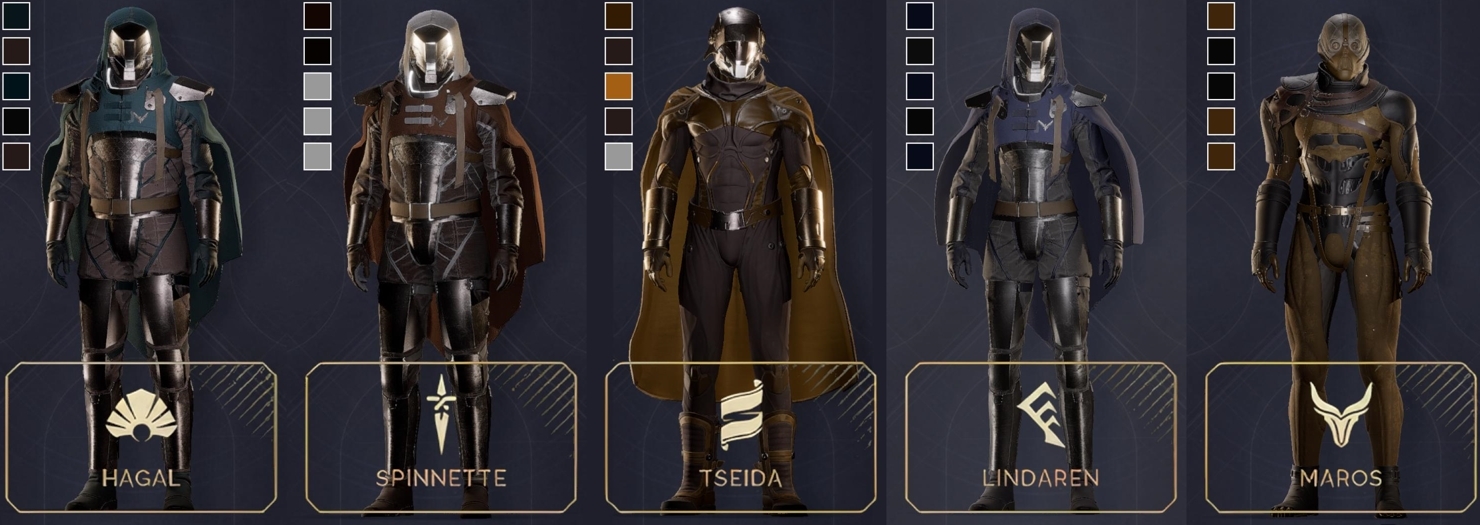Image resolution: width=1480 pixels, height=525 pixels.
Task: Choose the Maros faction card
Action: (x=1341, y=438)
